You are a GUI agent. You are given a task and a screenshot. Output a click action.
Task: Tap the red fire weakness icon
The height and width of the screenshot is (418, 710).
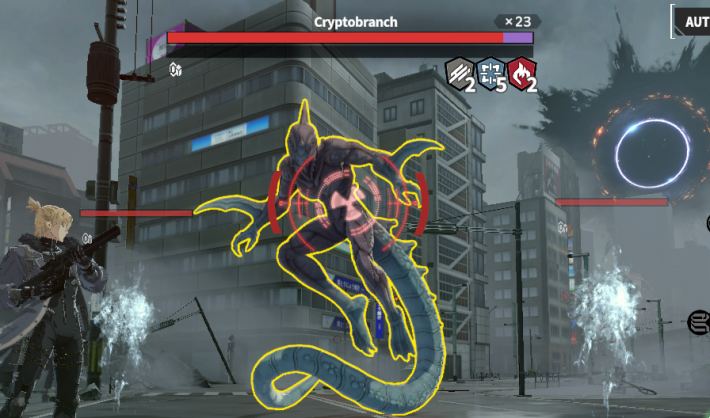coord(522,72)
